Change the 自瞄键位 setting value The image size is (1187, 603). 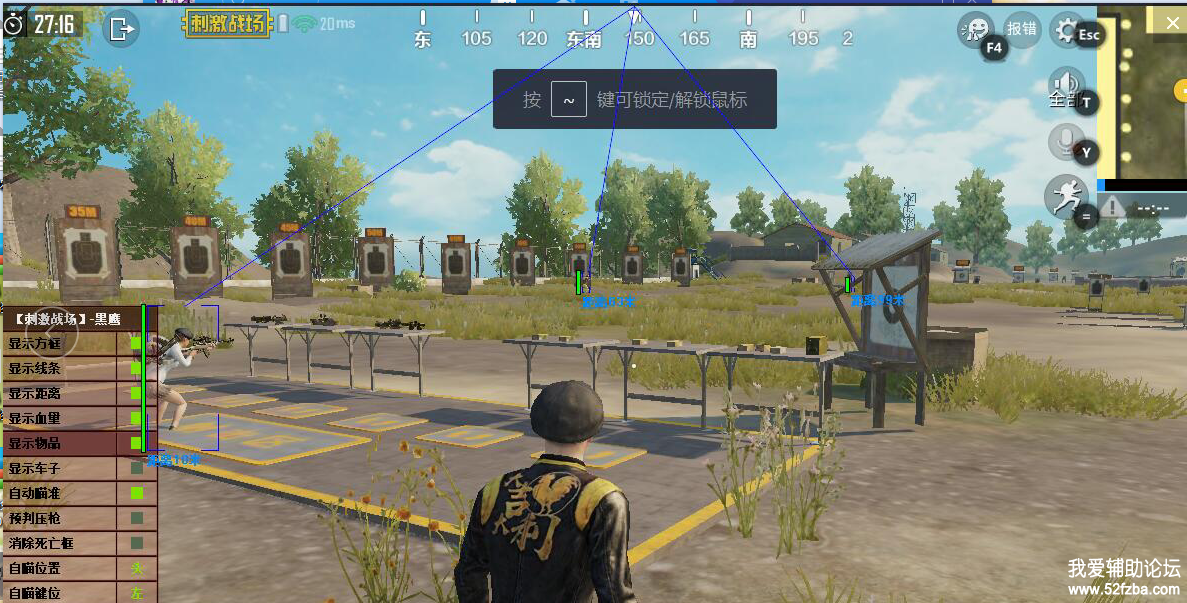[x=136, y=592]
